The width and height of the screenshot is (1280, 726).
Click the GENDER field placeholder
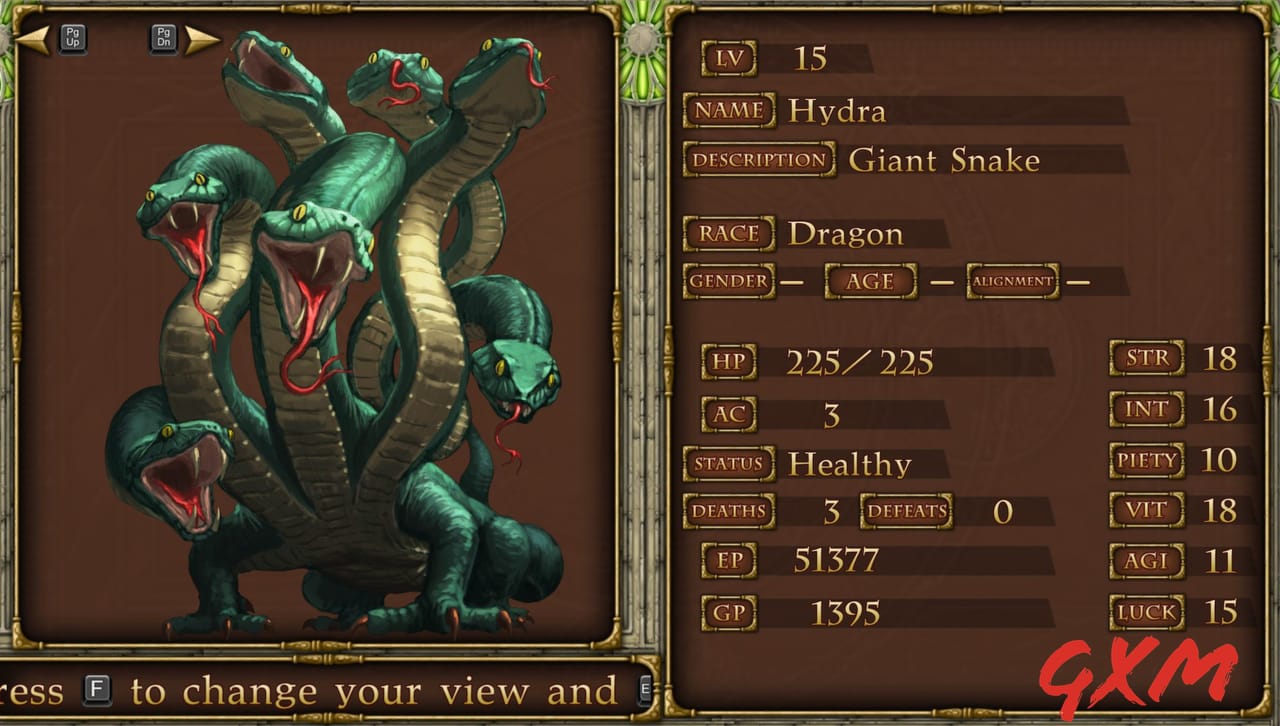(x=729, y=282)
